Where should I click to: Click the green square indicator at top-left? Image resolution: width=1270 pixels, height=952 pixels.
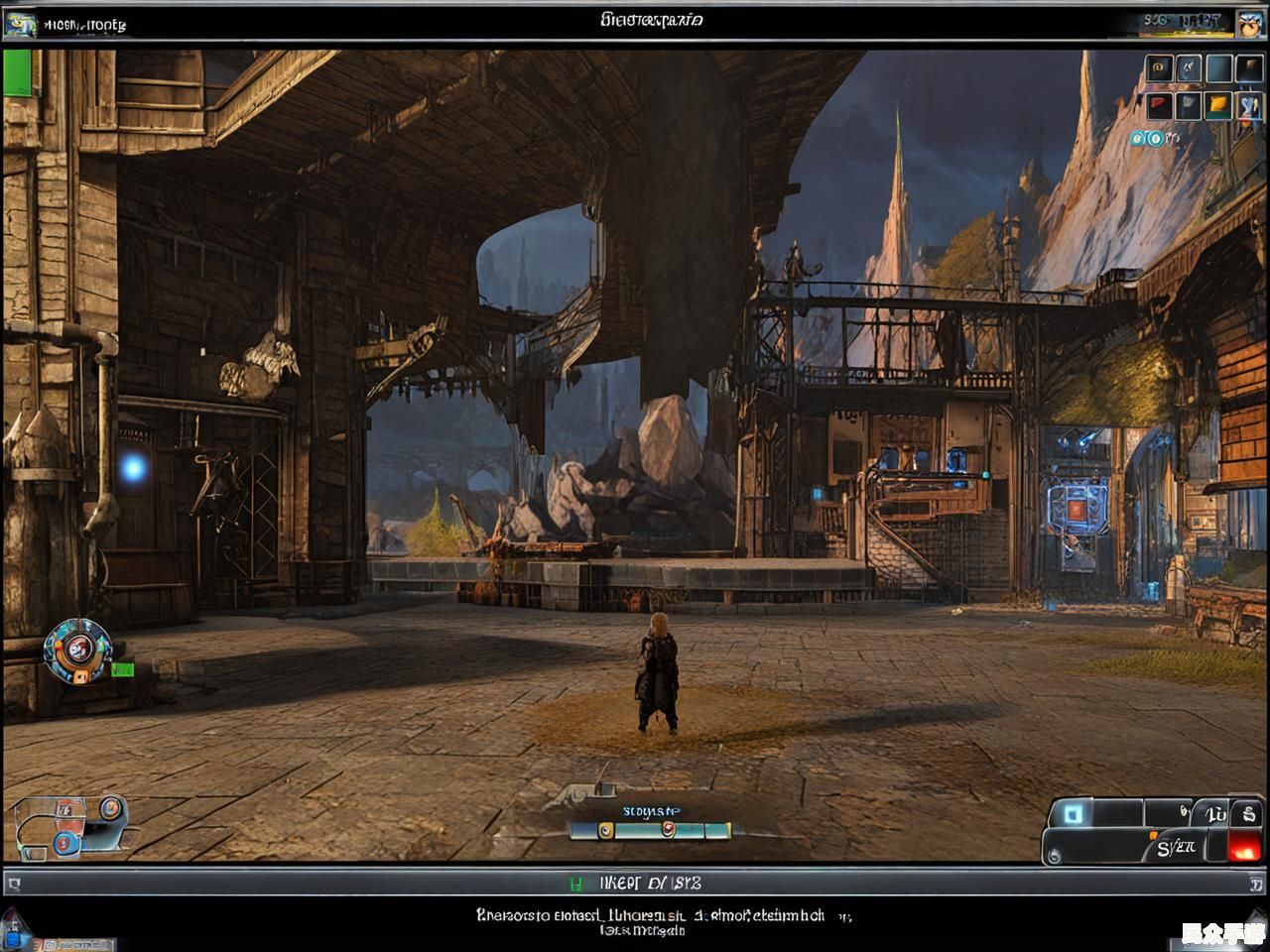(17, 73)
